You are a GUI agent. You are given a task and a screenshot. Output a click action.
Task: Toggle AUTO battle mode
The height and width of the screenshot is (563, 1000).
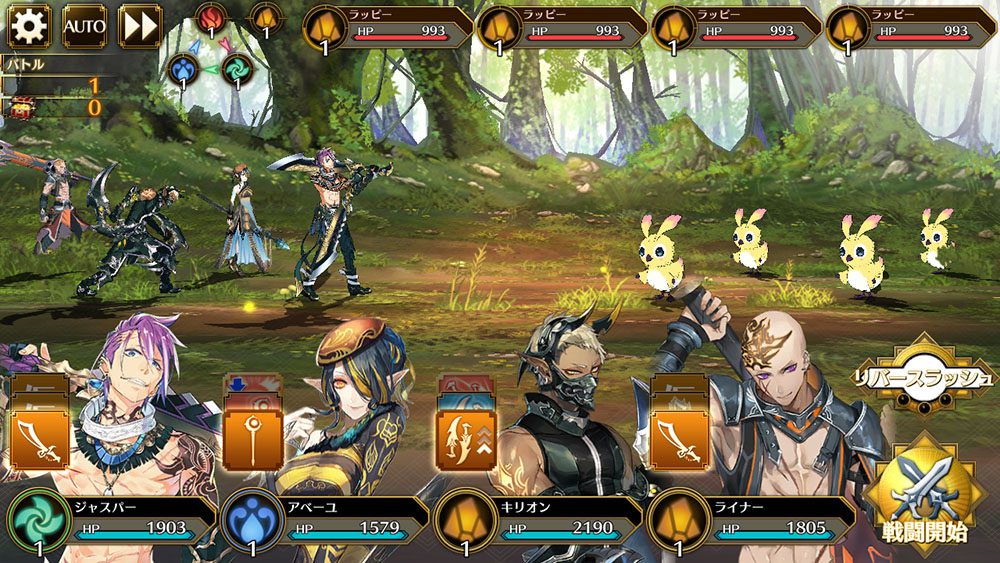84,26
